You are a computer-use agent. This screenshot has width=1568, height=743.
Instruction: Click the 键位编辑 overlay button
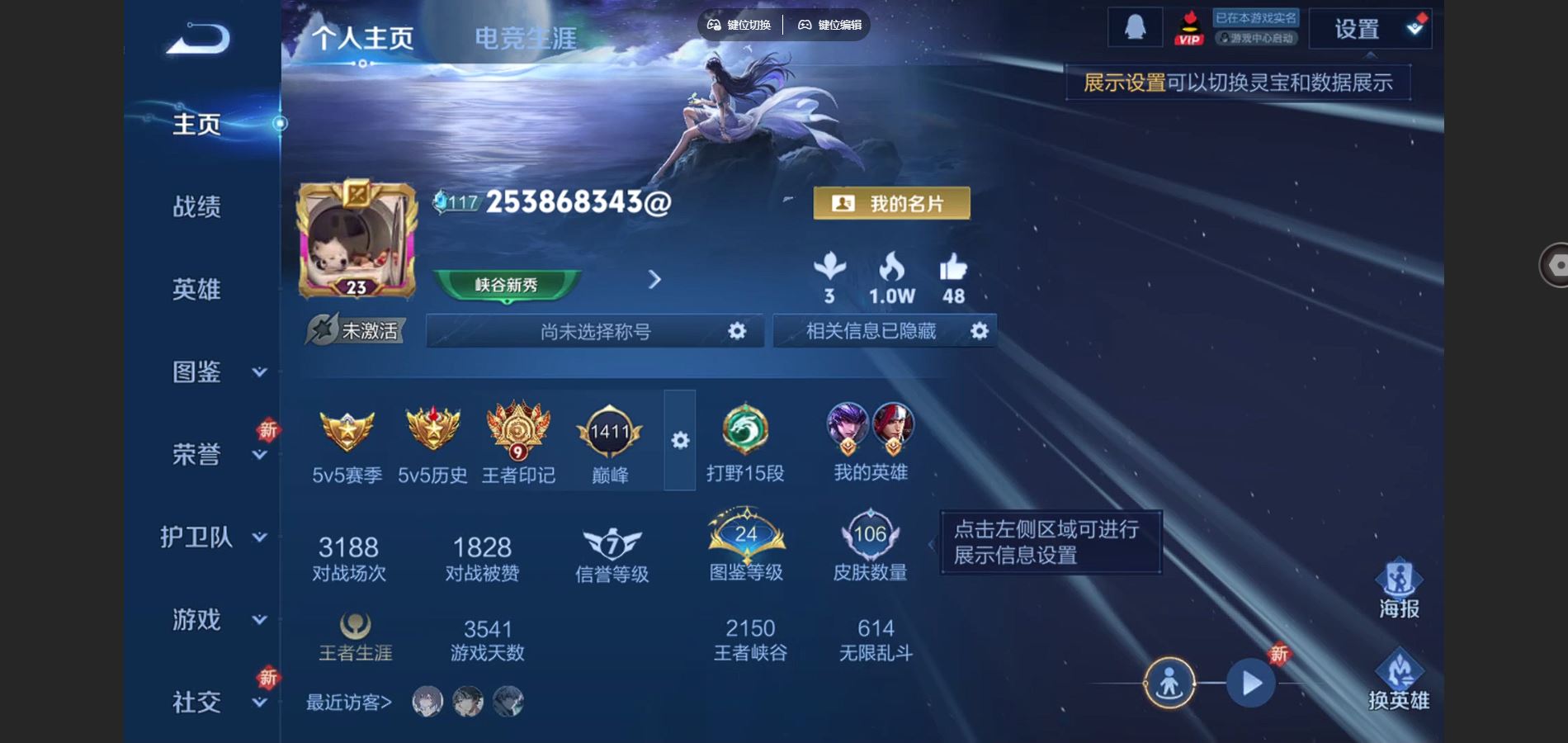[829, 25]
